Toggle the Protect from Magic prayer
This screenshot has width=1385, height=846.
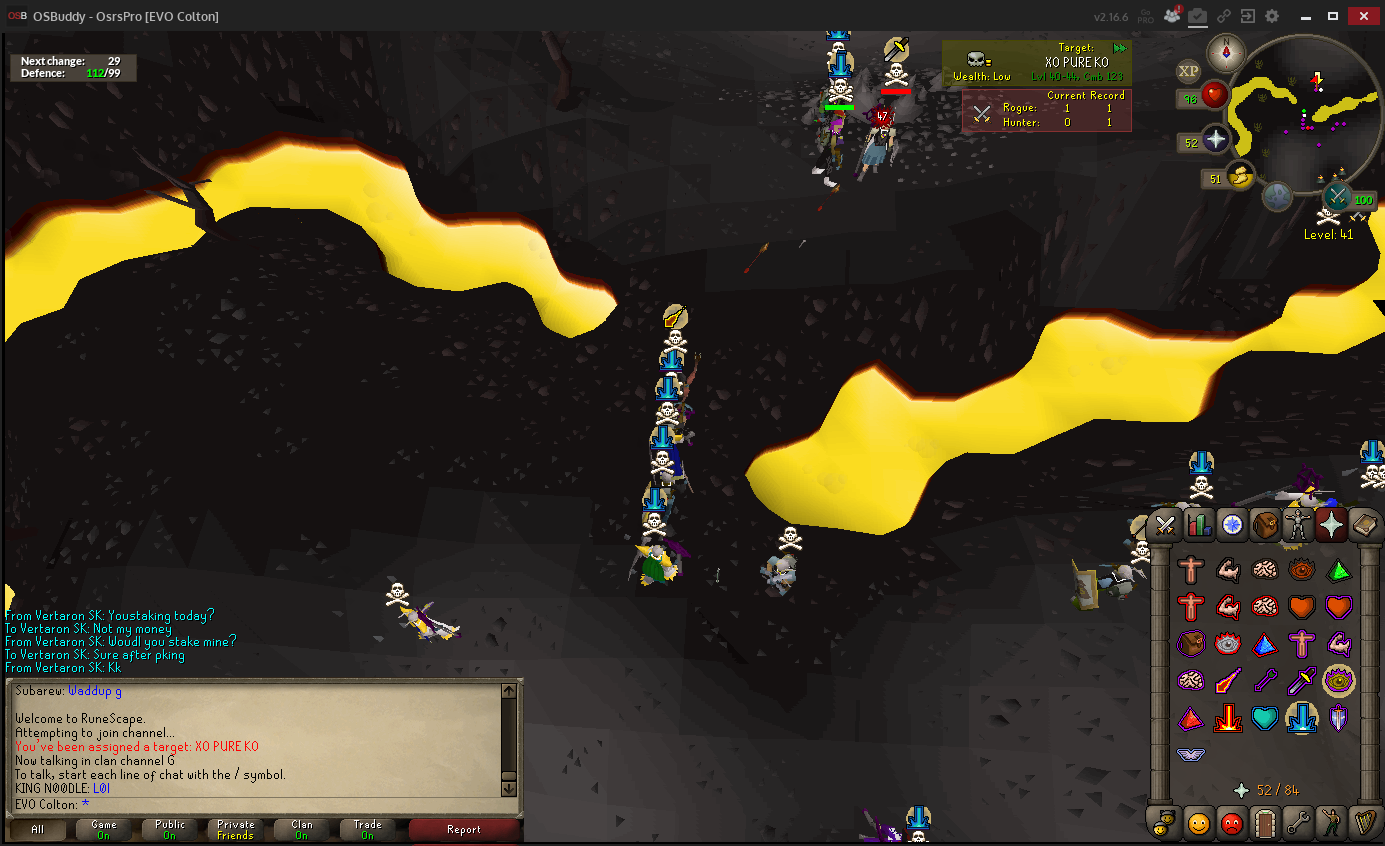pos(1227,682)
